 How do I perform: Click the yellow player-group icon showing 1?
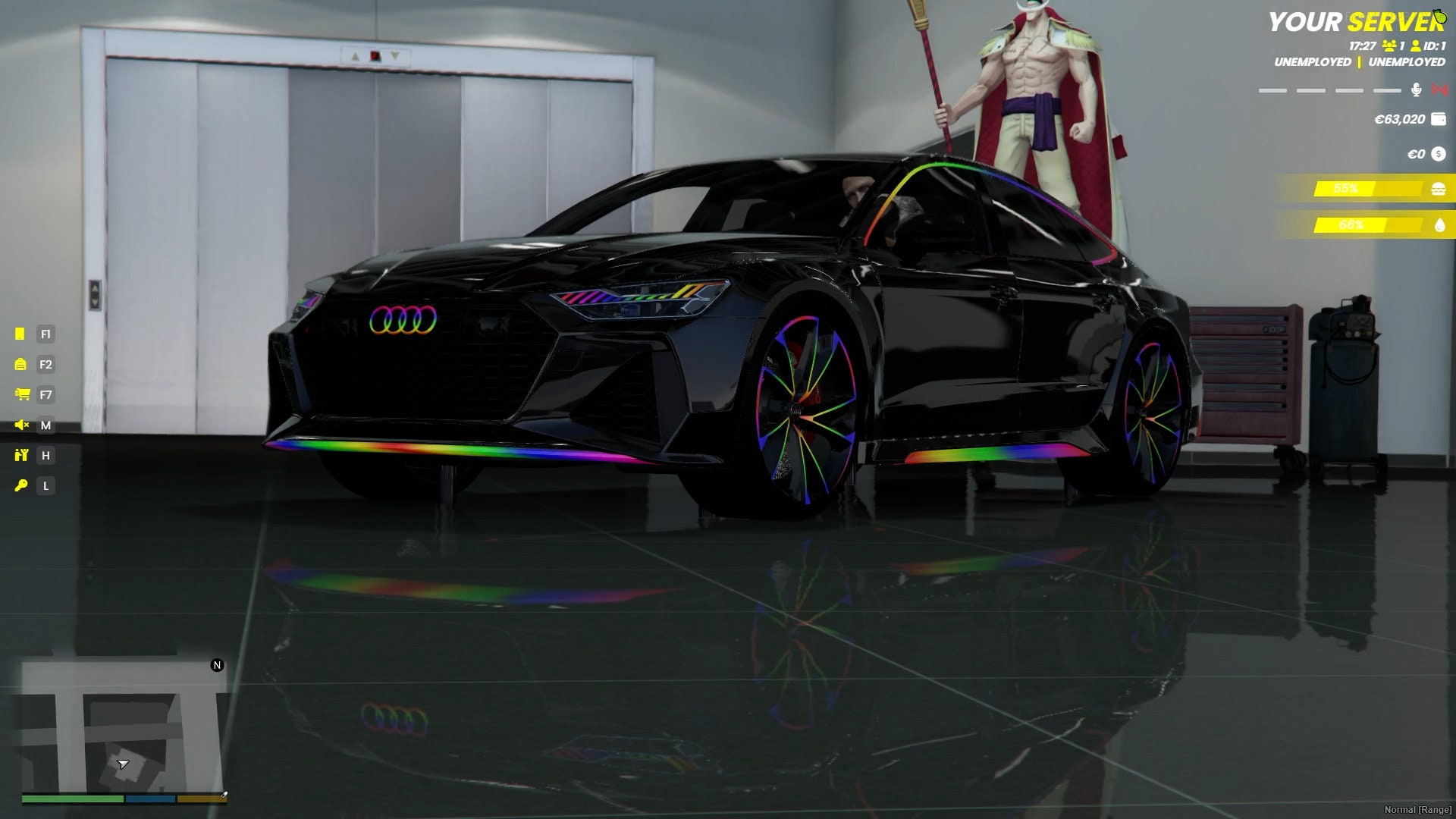point(1390,45)
